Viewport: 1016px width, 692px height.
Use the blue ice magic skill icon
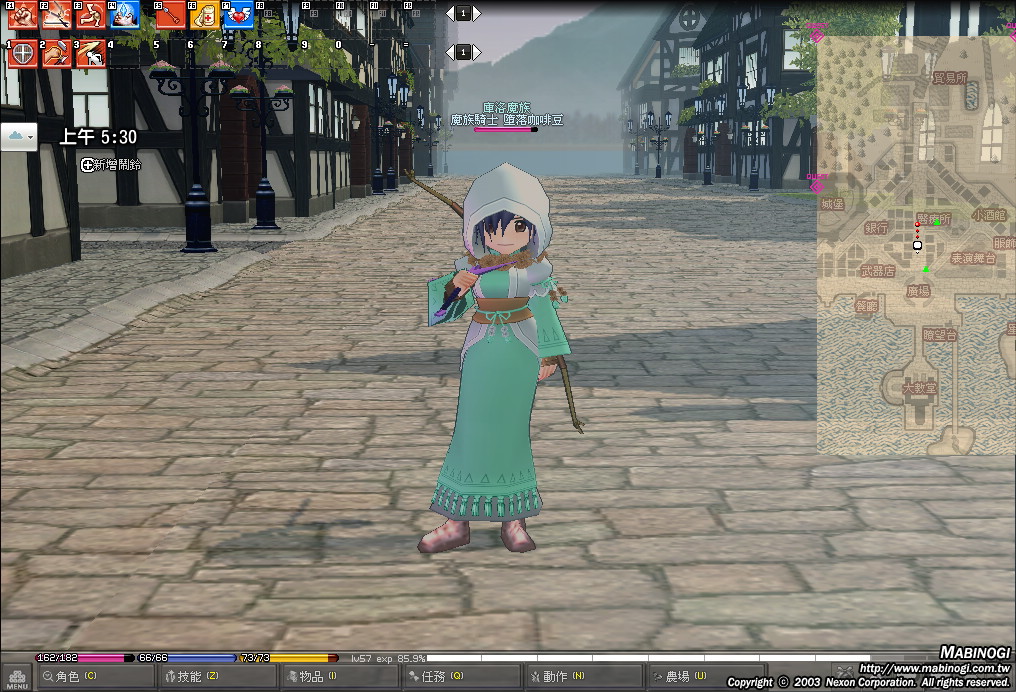coord(123,15)
